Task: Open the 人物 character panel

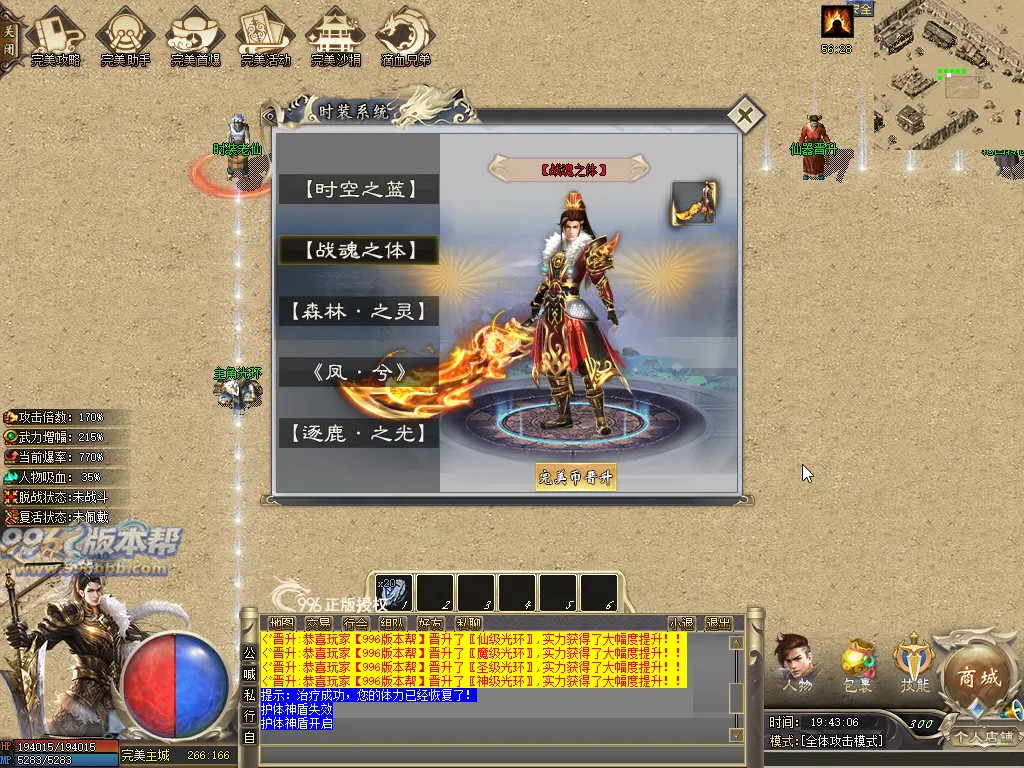Action: coord(797,661)
